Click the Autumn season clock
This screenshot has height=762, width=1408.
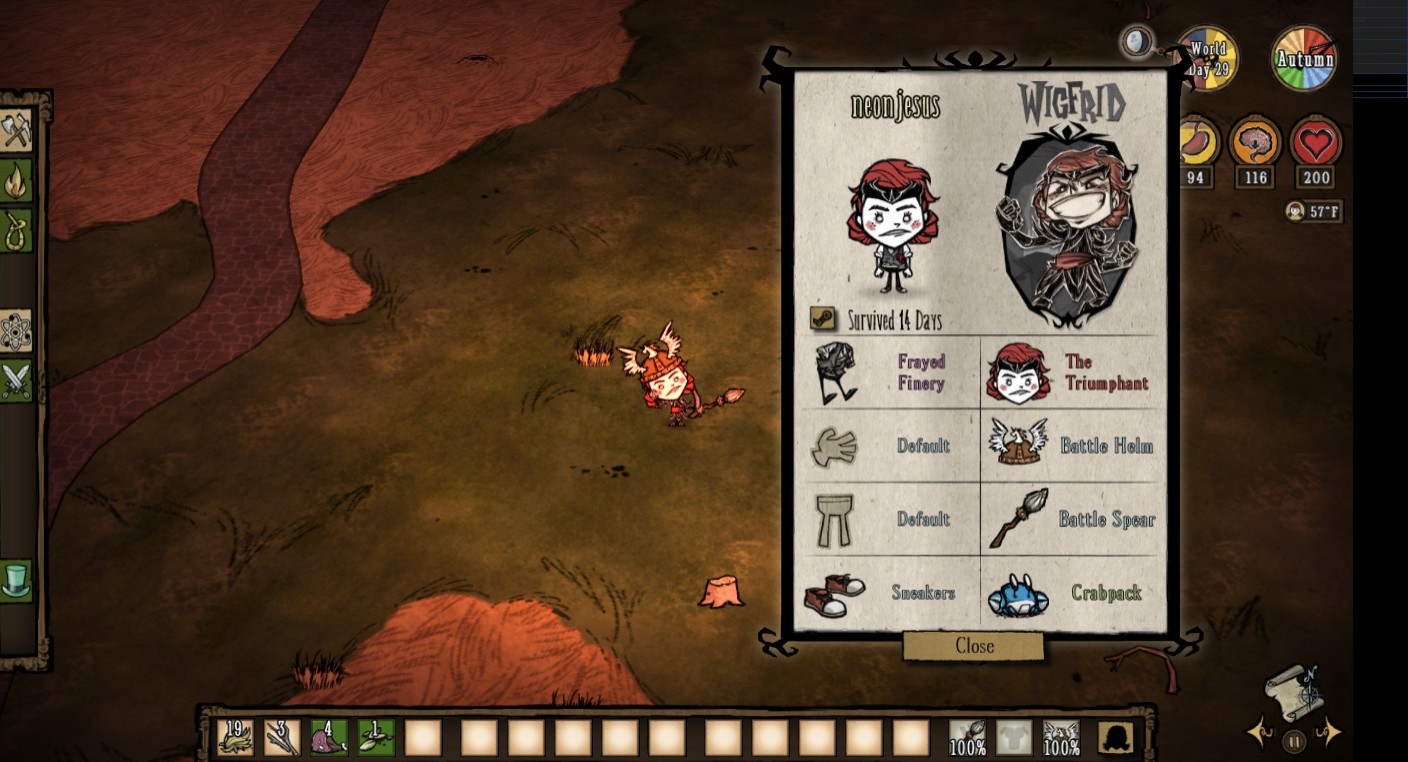pos(1303,57)
